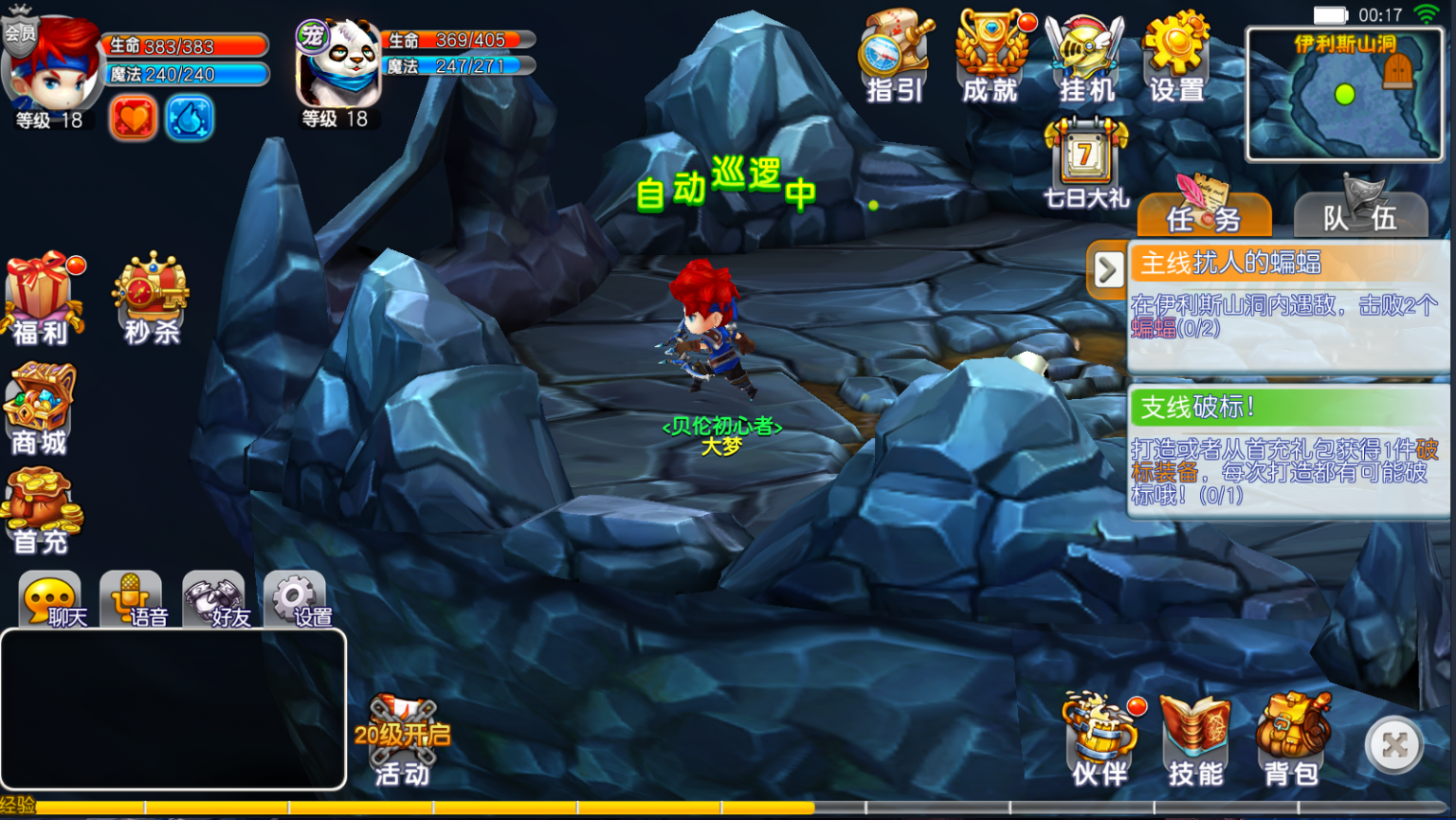The width and height of the screenshot is (1456, 820).
Task: Switch to the 队伍 team tab
Action: [x=1361, y=216]
